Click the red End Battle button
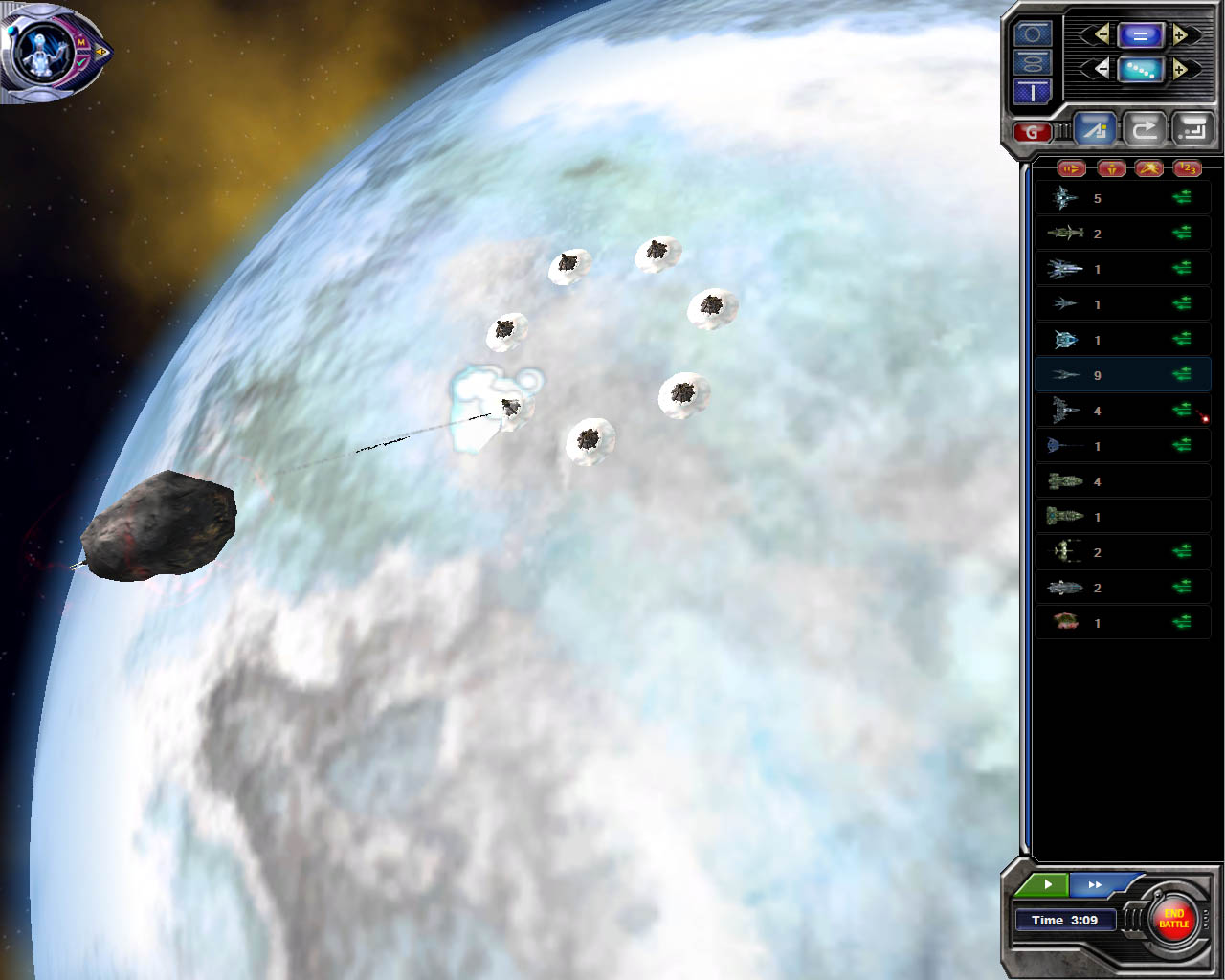The width and height of the screenshot is (1225, 980). click(1173, 919)
